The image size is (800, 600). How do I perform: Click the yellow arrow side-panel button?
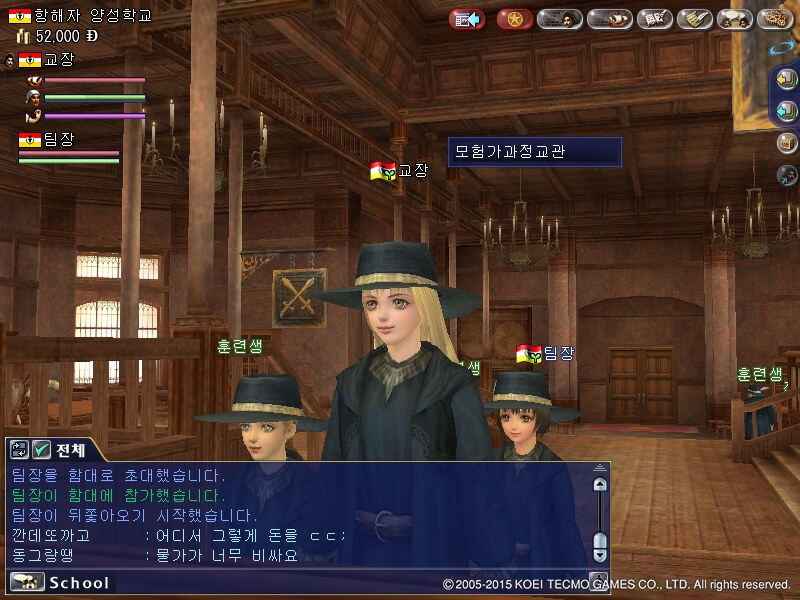[x=787, y=82]
